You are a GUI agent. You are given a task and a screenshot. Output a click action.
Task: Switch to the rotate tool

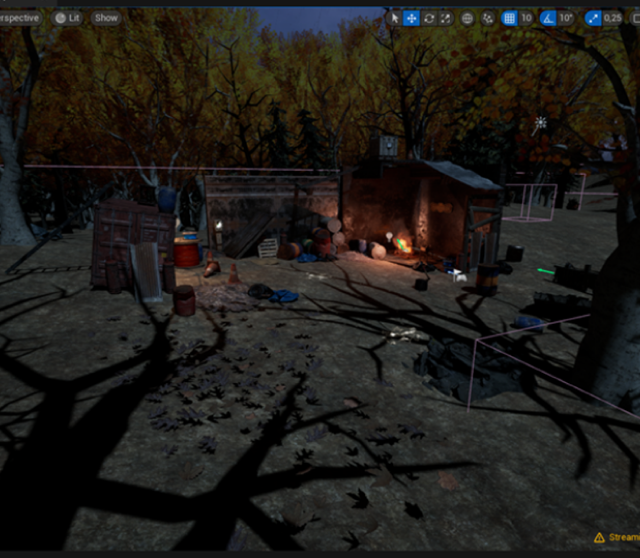[429, 18]
